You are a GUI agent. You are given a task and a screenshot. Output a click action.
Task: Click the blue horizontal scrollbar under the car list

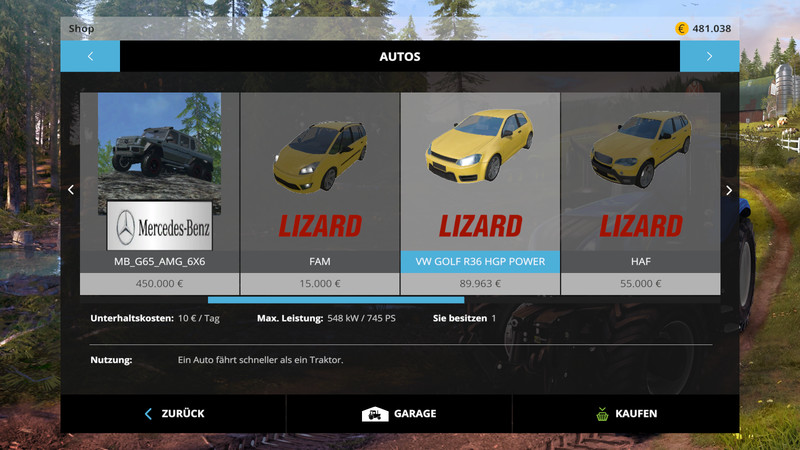tap(336, 299)
